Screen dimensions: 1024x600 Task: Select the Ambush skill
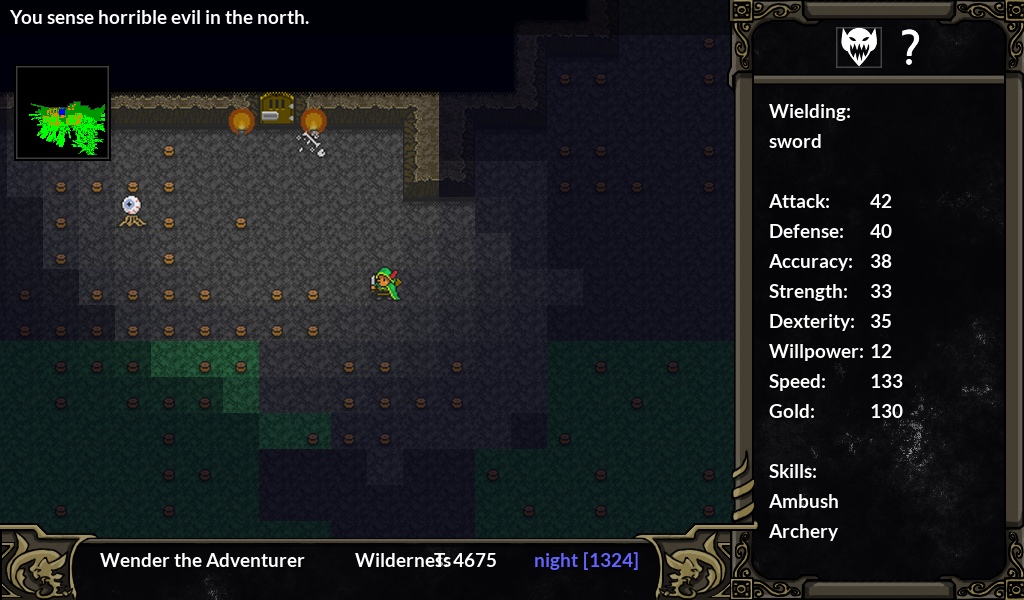pyautogui.click(x=803, y=501)
